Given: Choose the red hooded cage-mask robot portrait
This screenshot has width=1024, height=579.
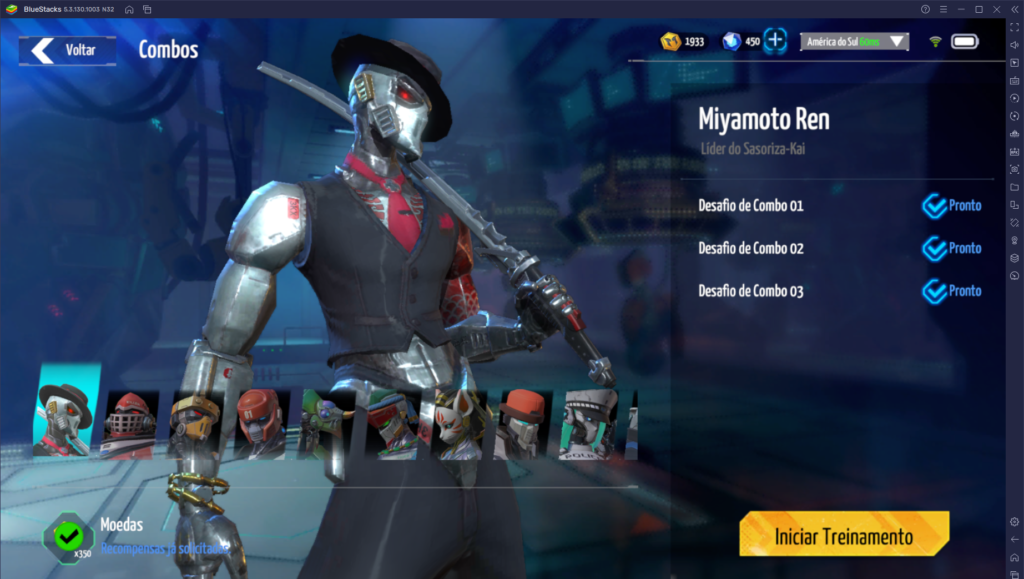Looking at the screenshot, I should [131, 423].
